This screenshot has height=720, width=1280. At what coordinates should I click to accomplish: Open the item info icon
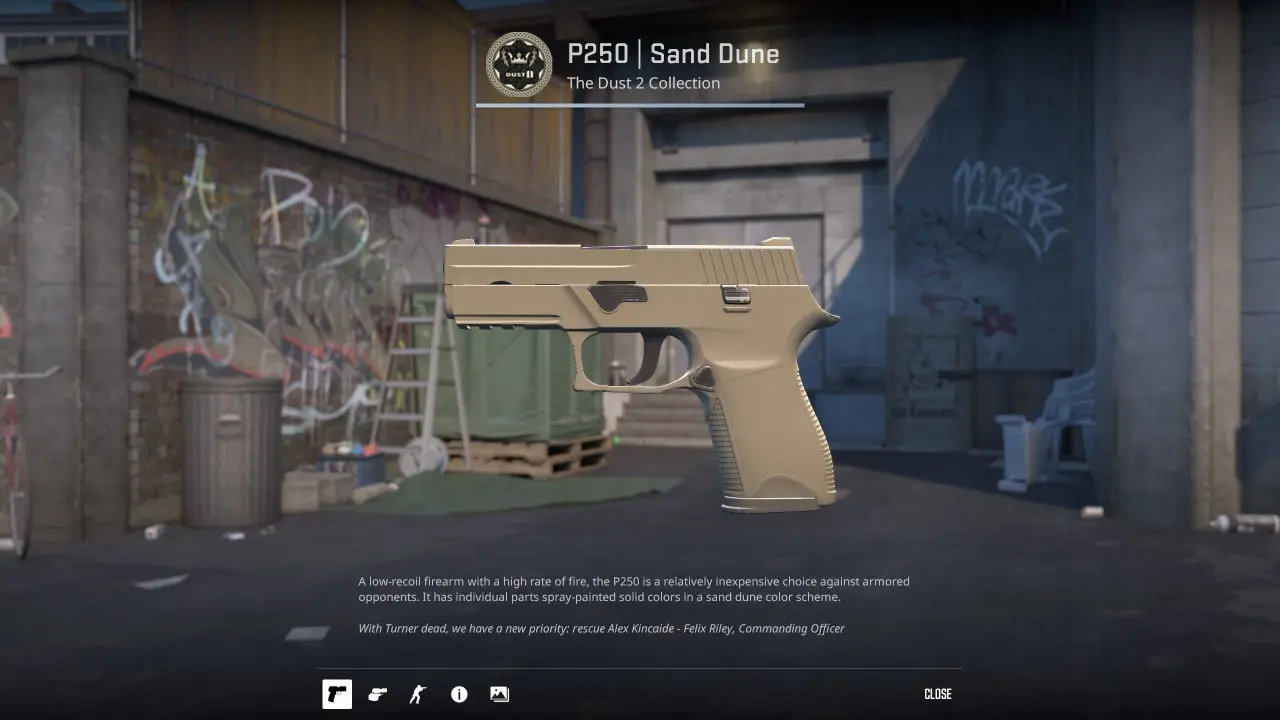coord(459,694)
